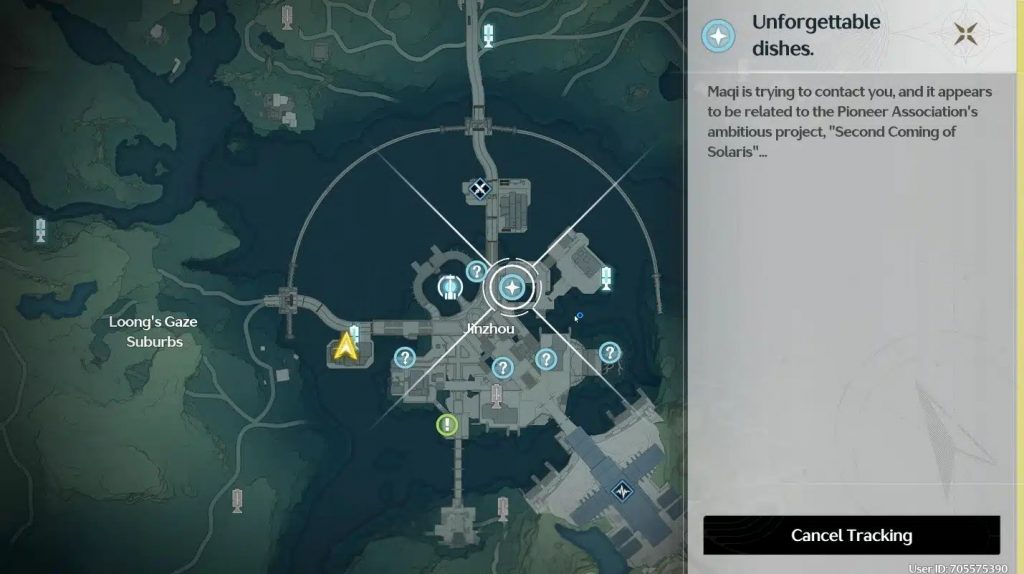Click the yellow player arrow marker

(346, 346)
